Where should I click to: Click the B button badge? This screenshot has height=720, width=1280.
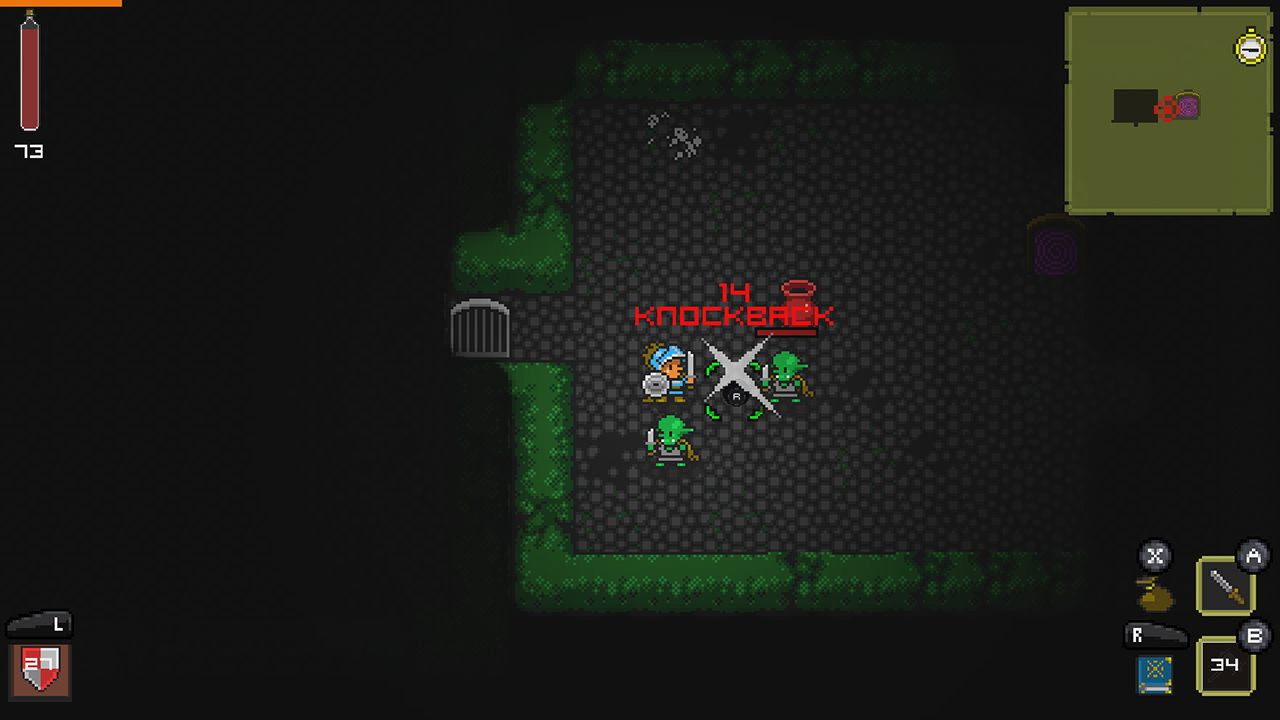tap(1253, 637)
